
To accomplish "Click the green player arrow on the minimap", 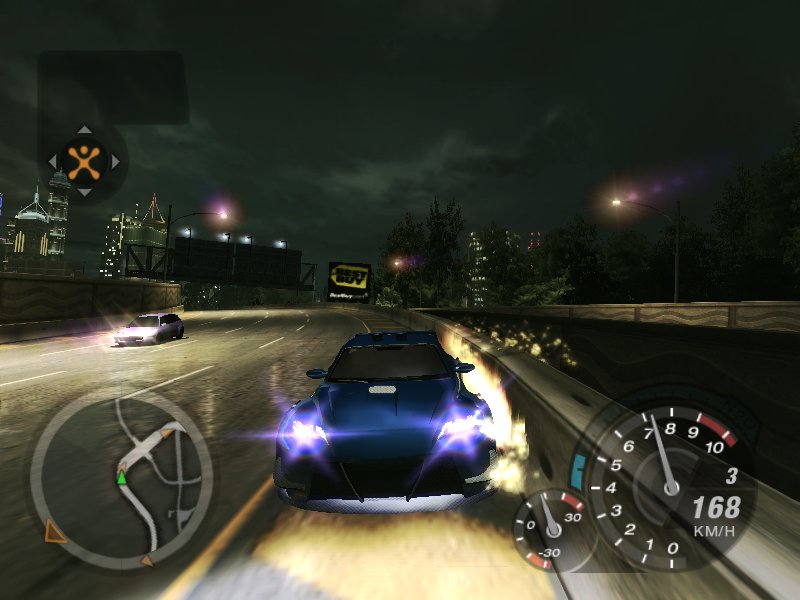I will point(122,478).
